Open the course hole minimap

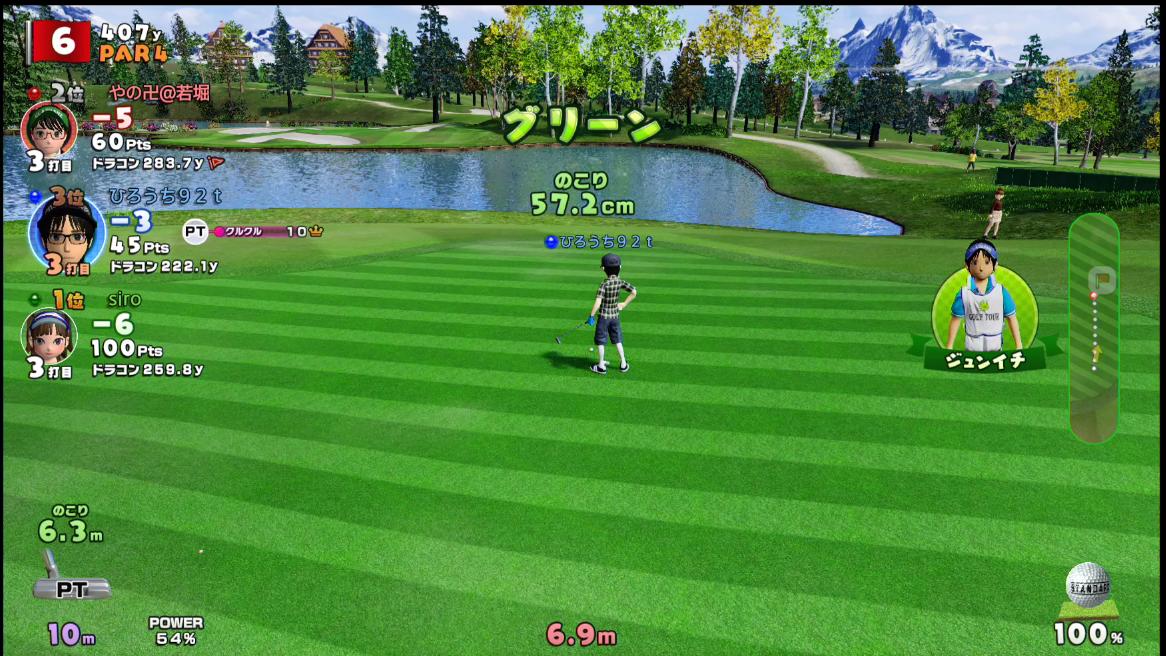tap(1094, 327)
